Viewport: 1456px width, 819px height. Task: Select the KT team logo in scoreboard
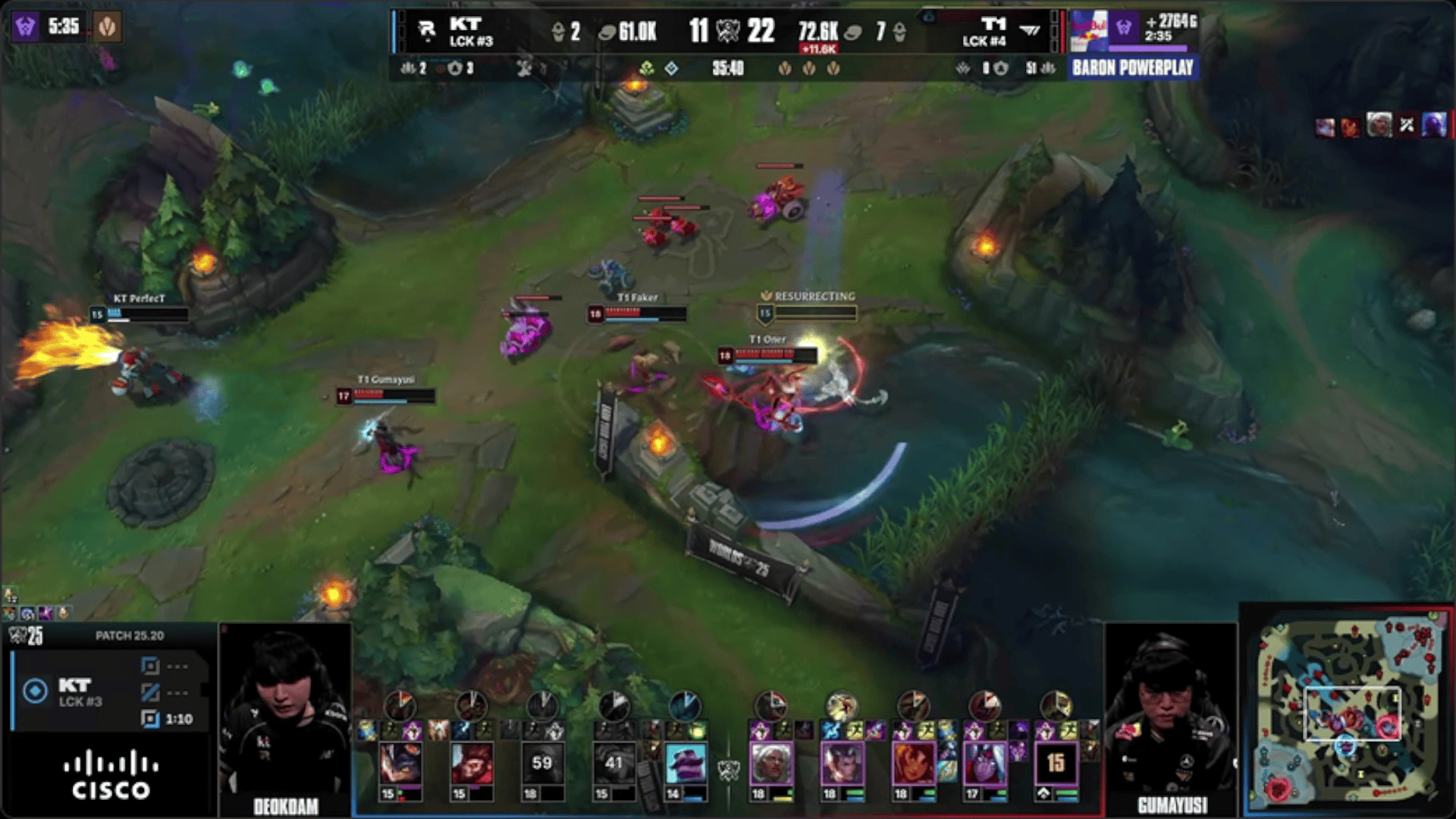[x=427, y=30]
